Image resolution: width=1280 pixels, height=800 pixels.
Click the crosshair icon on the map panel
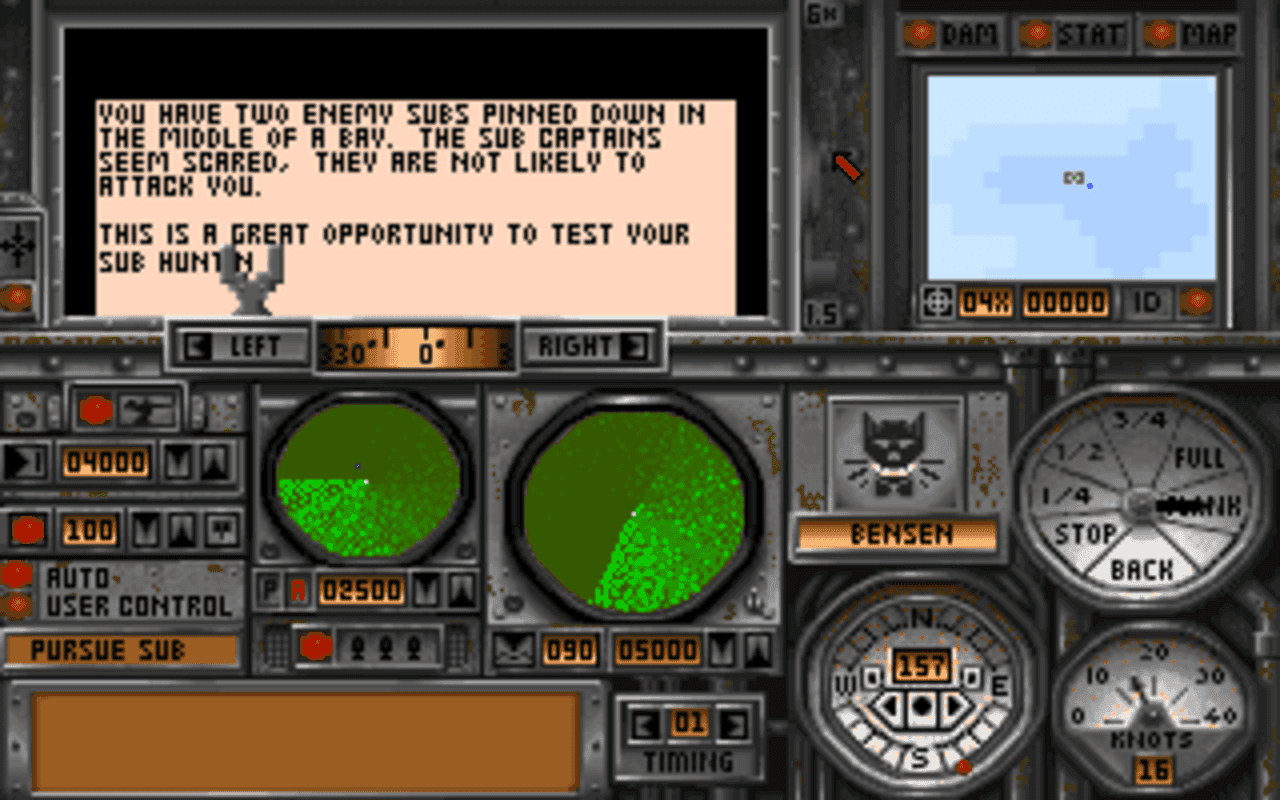pyautogui.click(x=937, y=300)
